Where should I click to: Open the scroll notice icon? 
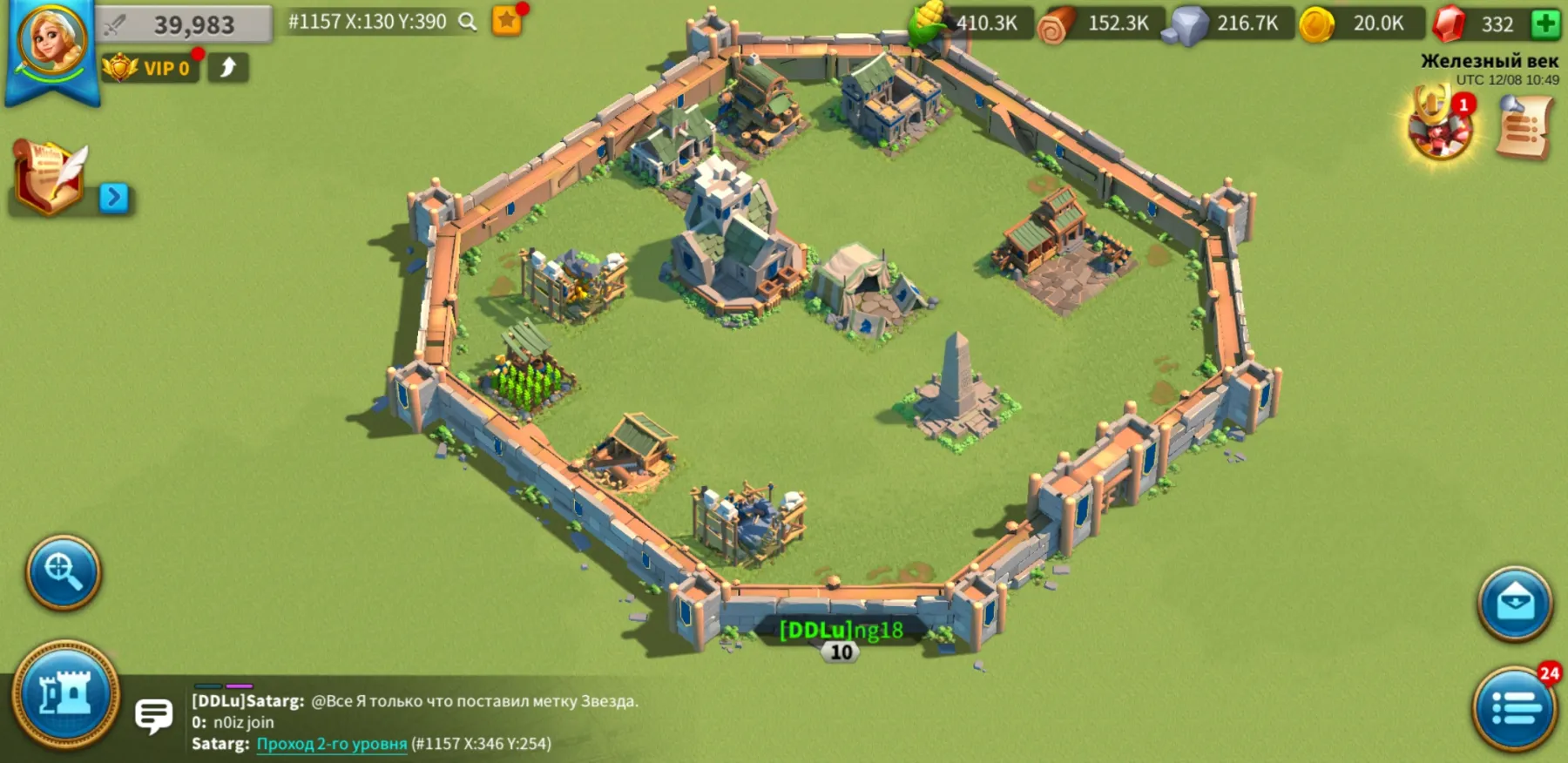[x=1524, y=127]
